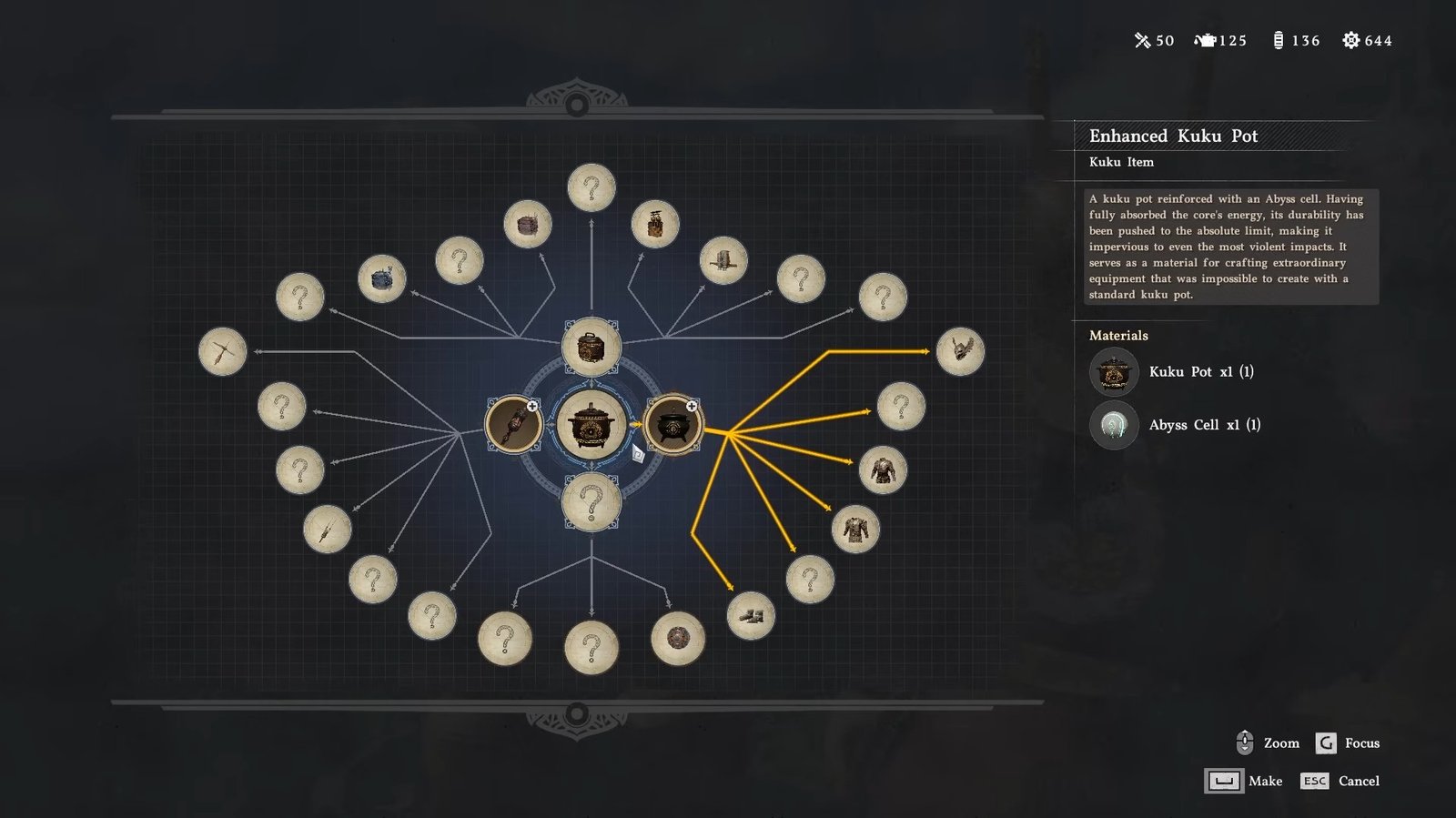The width and height of the screenshot is (1456, 818).
Task: Select the grey turret-like device node
Action: (723, 260)
